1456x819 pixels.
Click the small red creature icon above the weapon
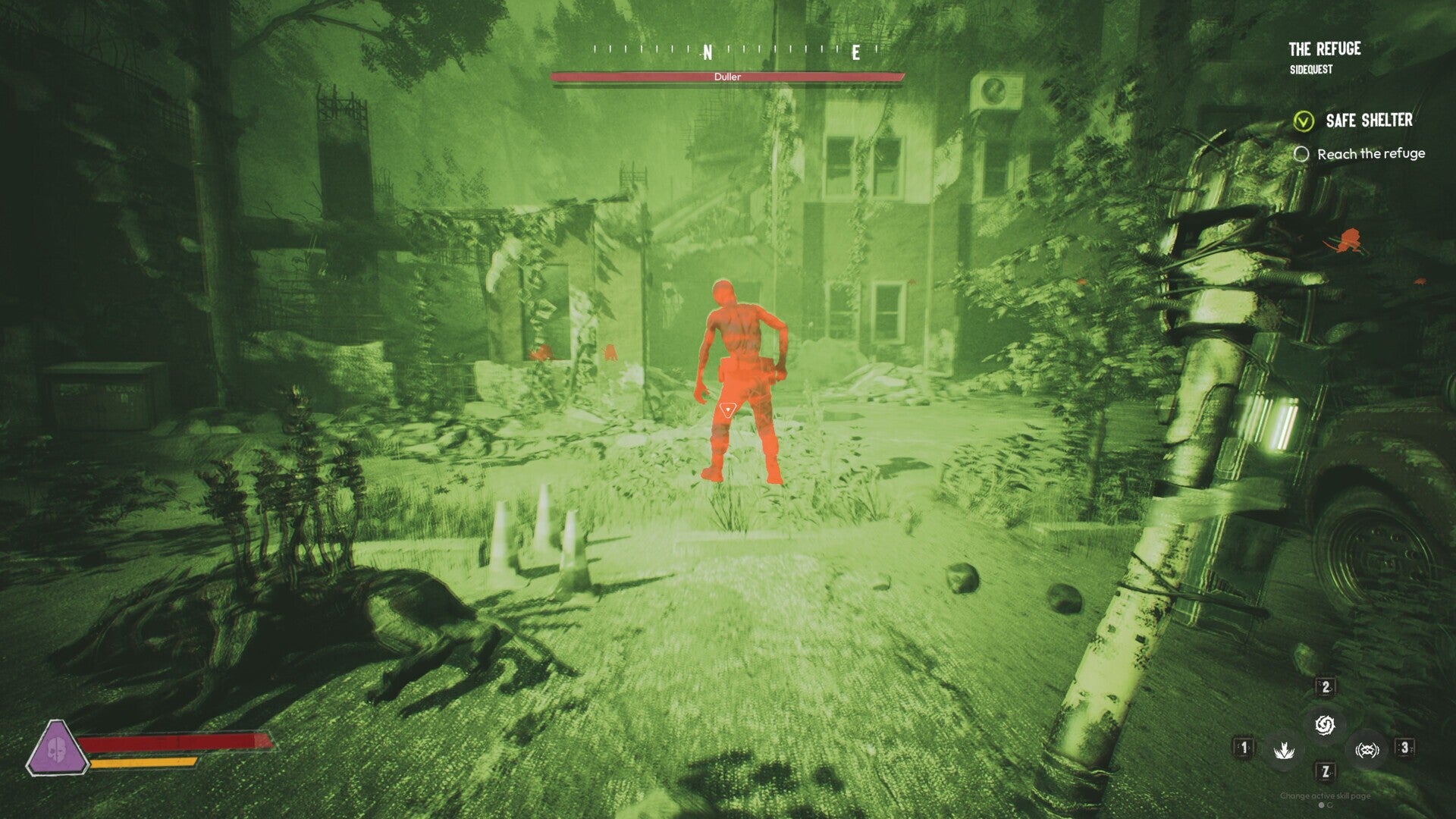coord(1348,239)
